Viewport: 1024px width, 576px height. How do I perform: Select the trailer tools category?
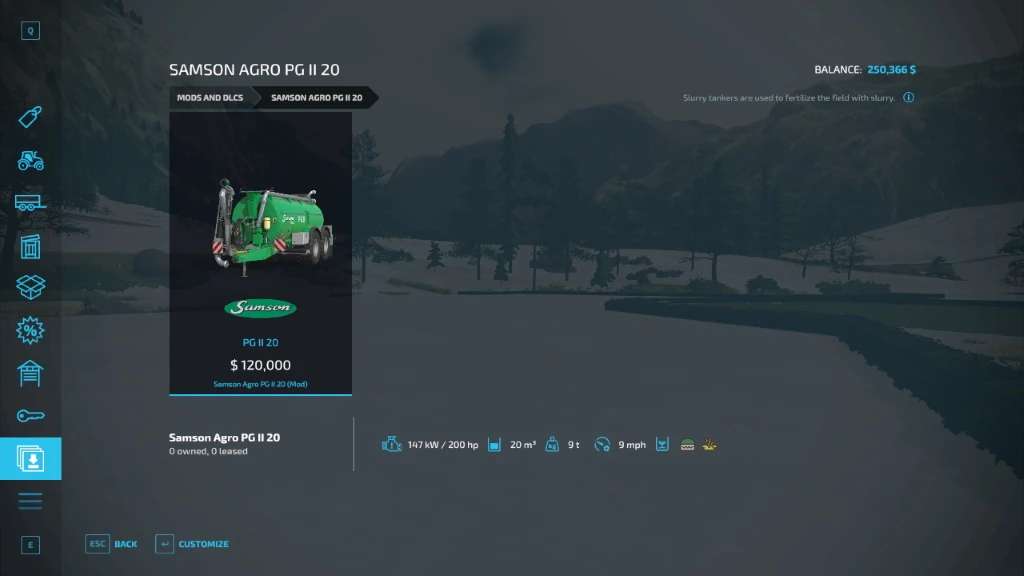30,203
